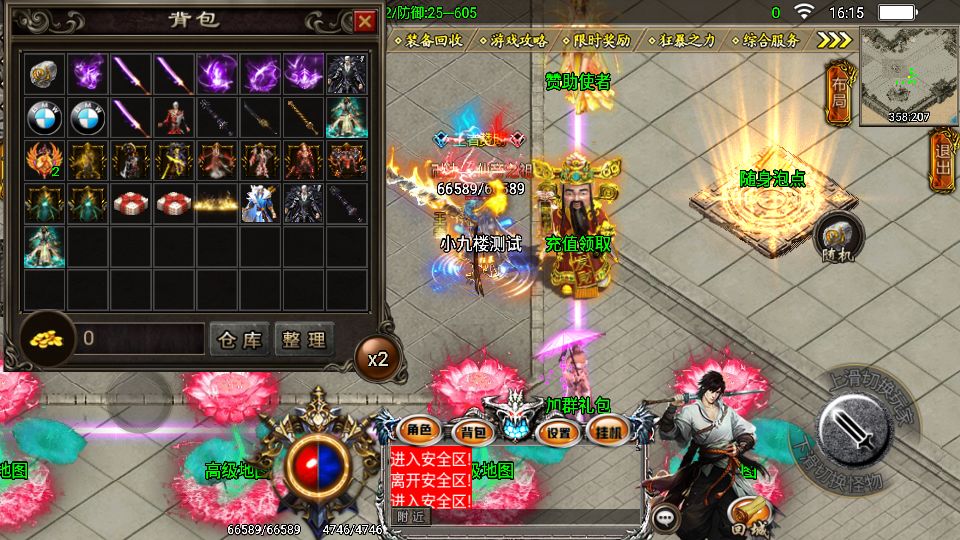Close the 背包 backpack window
The image size is (960, 540).
coord(364,20)
